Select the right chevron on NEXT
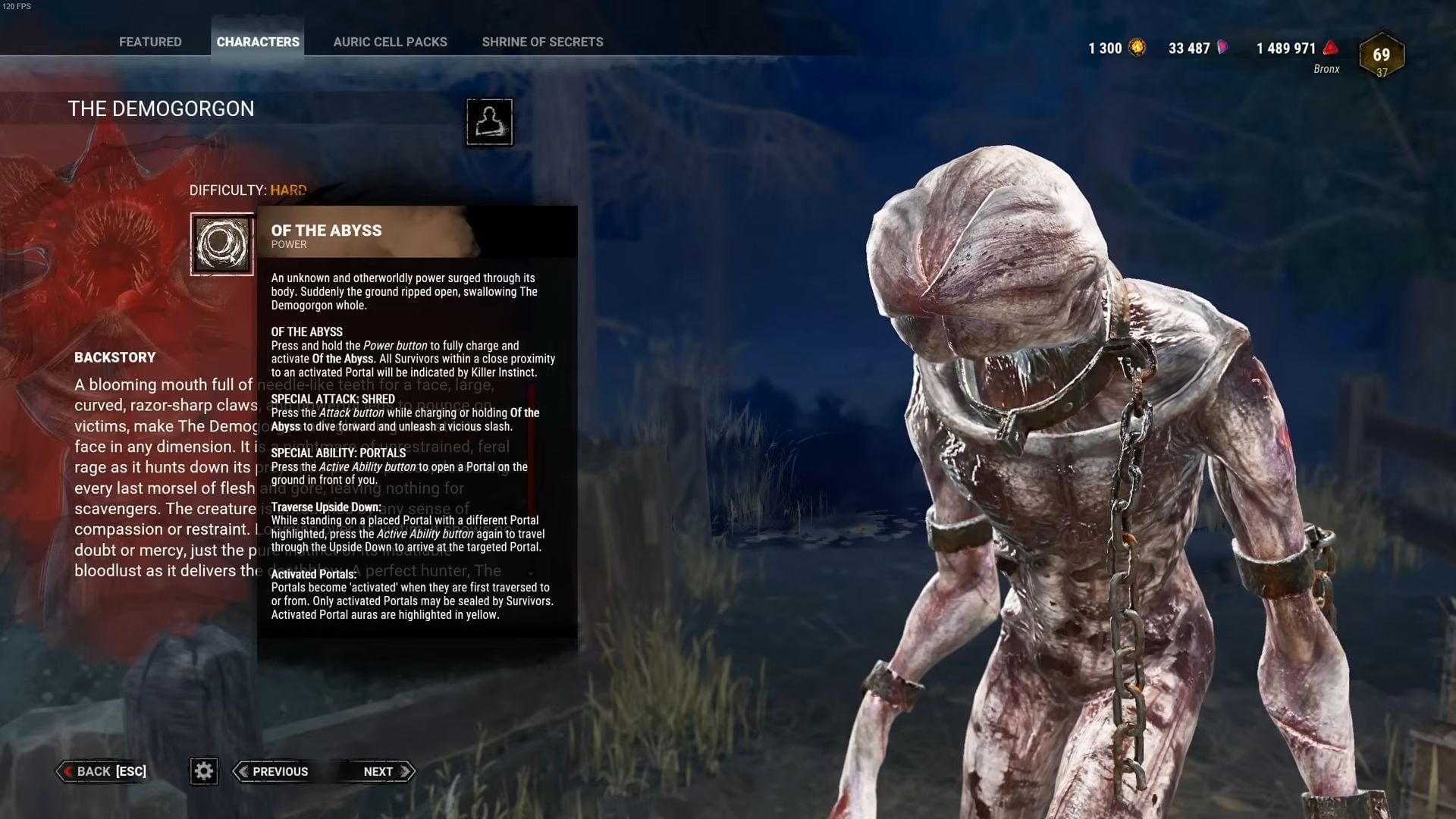This screenshot has height=819, width=1456. click(403, 771)
